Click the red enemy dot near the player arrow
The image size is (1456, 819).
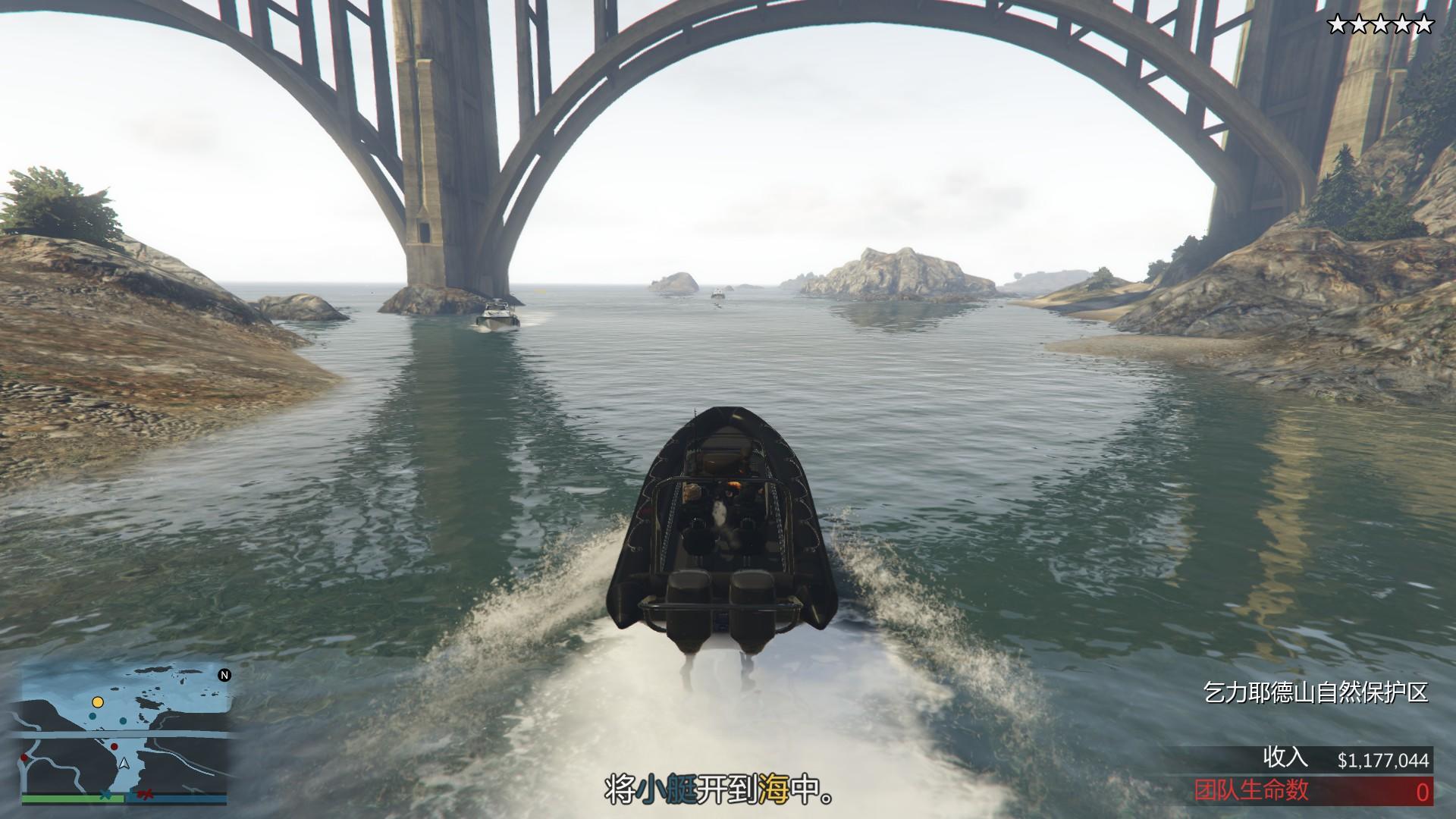(115, 746)
